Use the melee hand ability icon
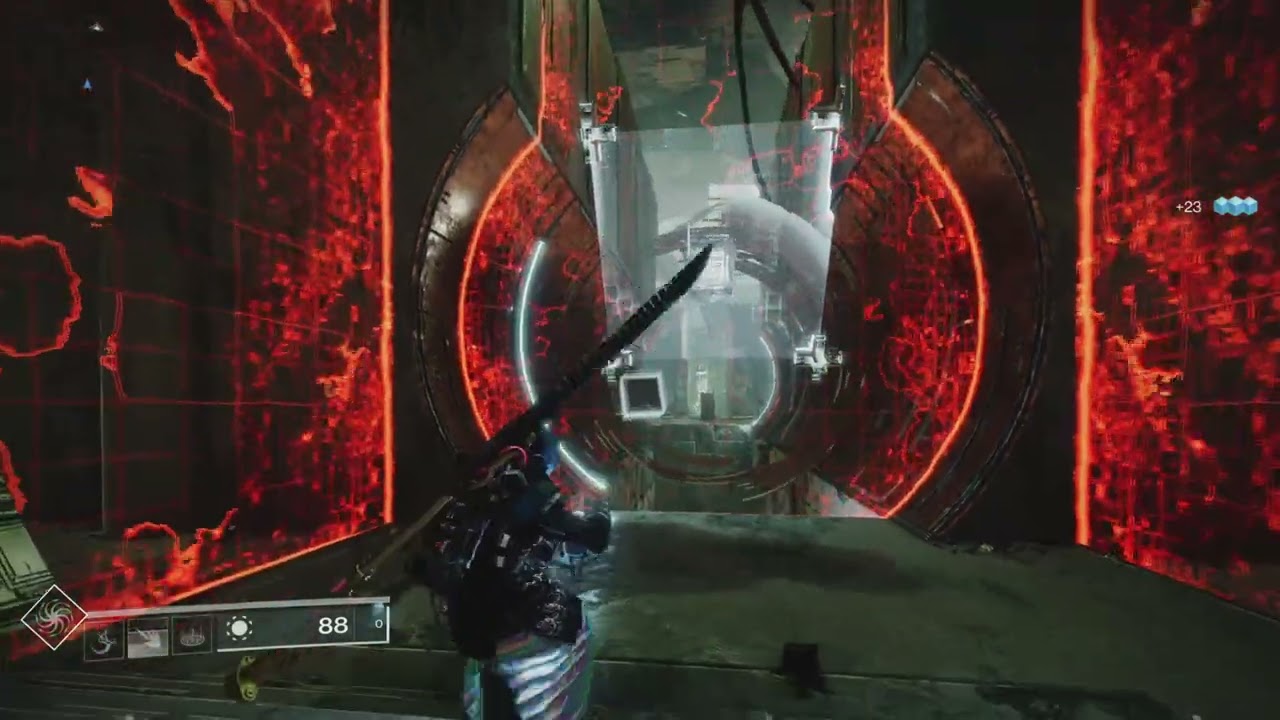Screen dimensions: 1280x720 click(147, 636)
